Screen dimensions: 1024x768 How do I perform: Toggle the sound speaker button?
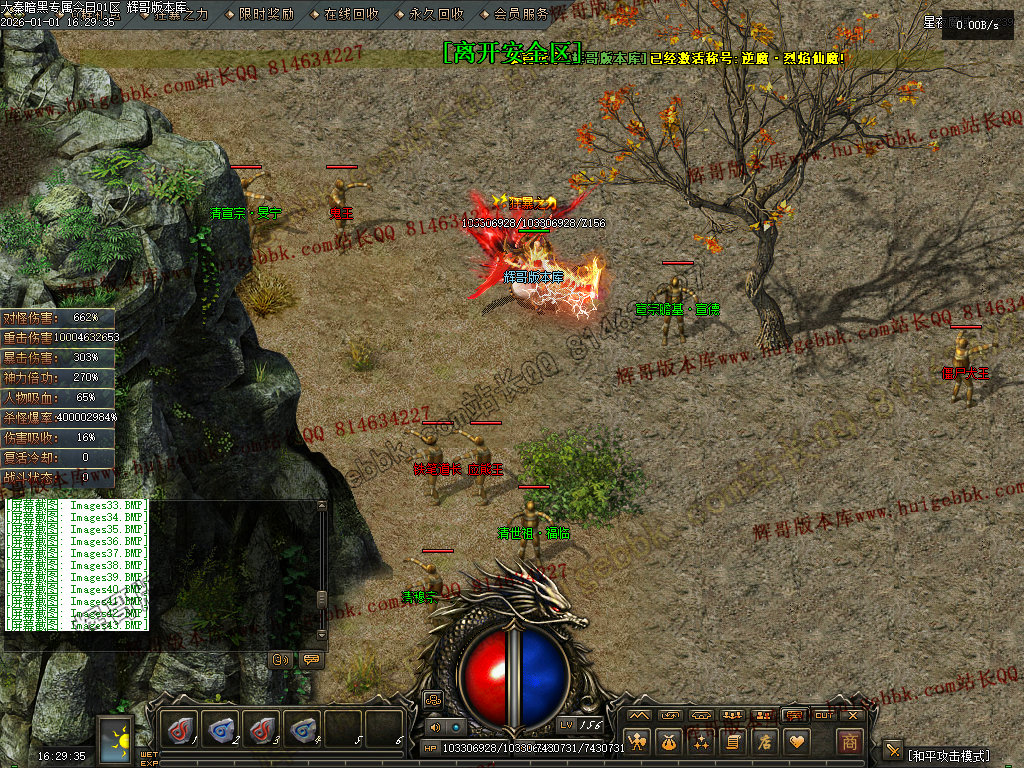click(x=434, y=727)
